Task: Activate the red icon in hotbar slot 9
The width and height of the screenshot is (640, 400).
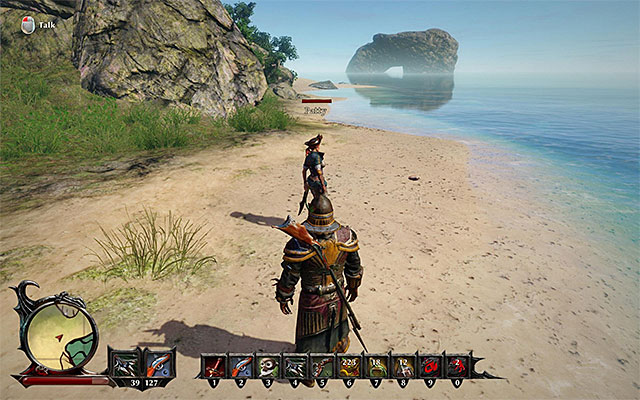Action: pyautogui.click(x=430, y=365)
